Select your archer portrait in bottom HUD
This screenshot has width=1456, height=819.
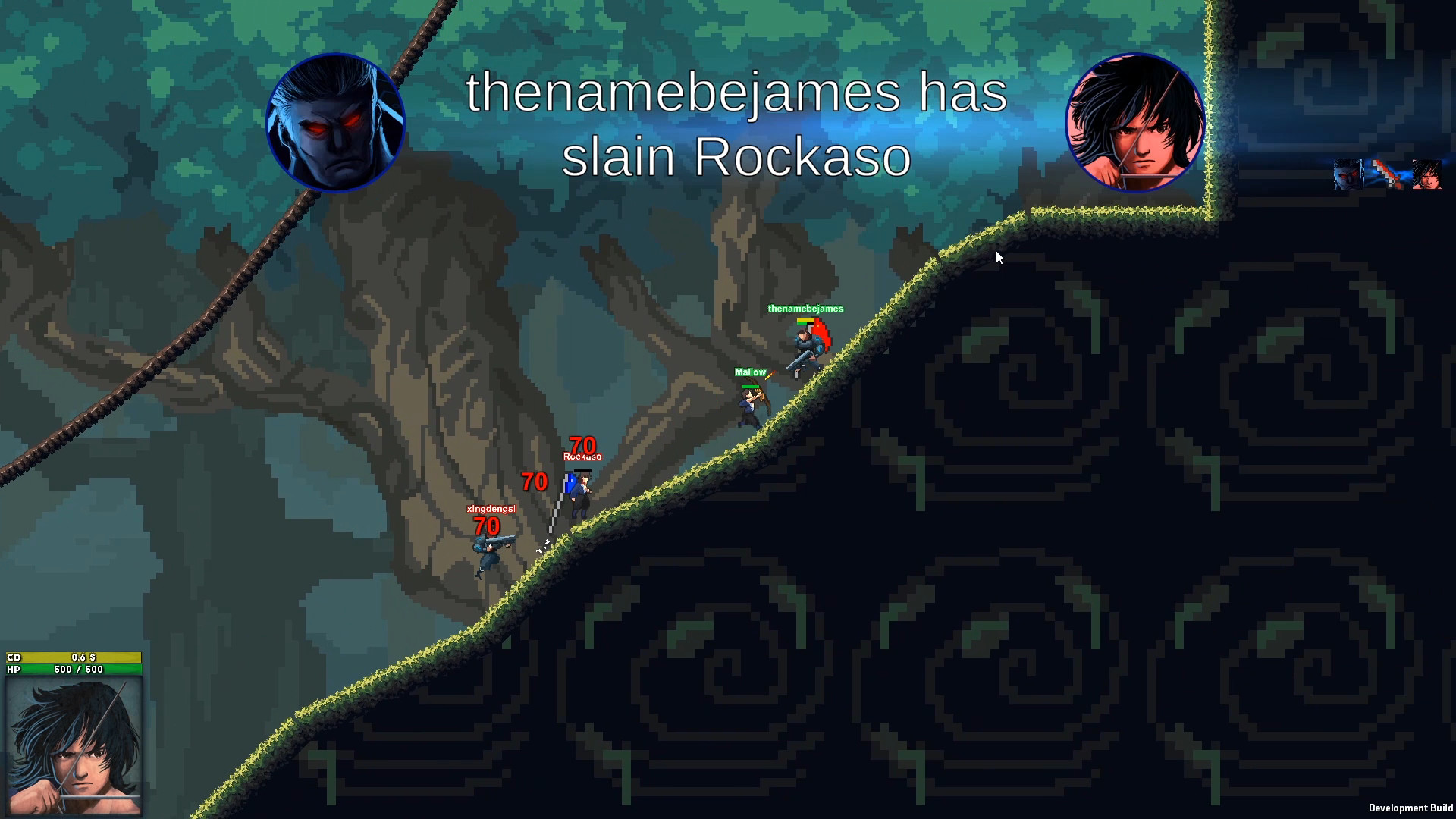click(74, 747)
